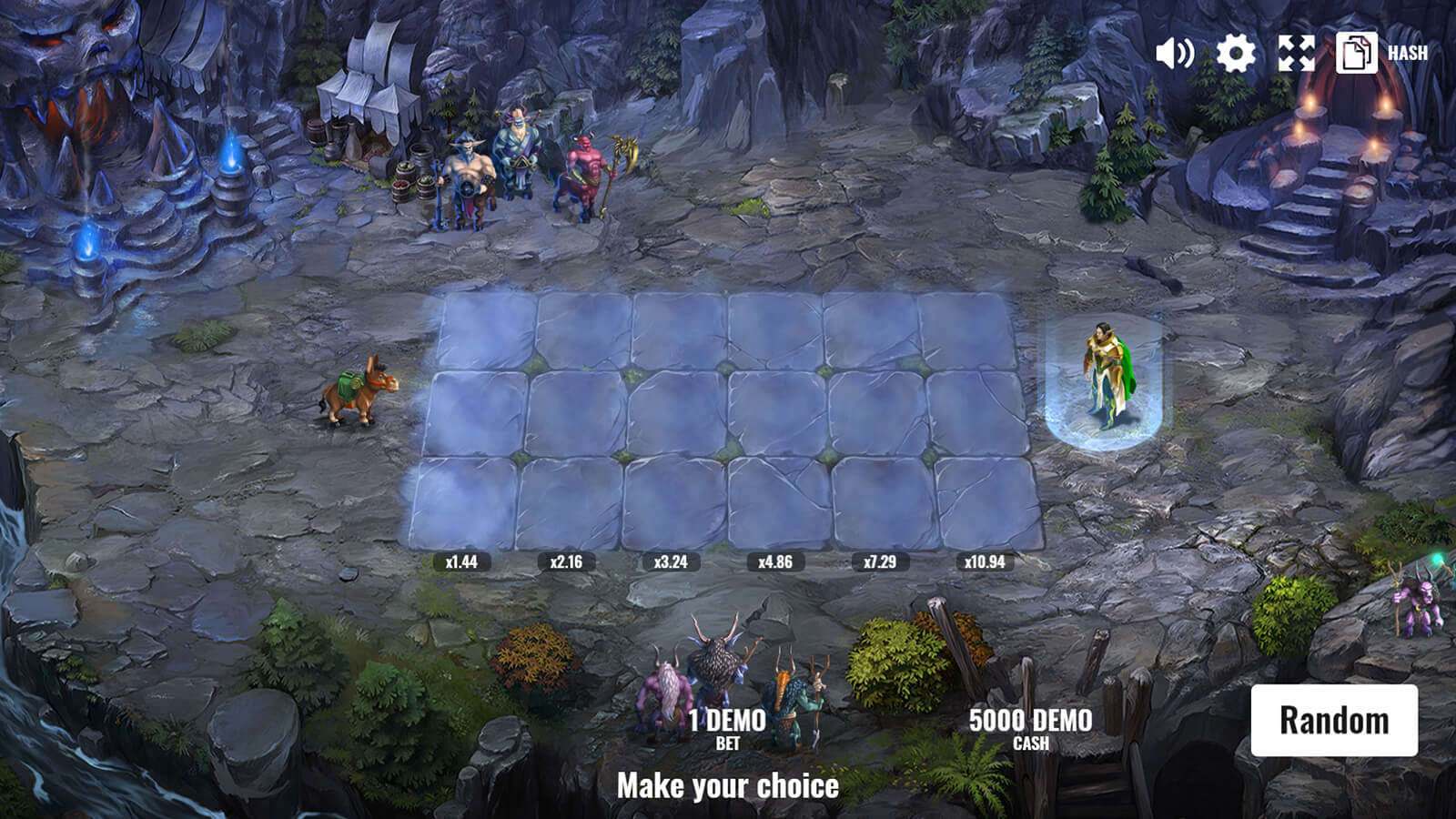Pick a Random tile with the white button
Image resolution: width=1456 pixels, height=819 pixels.
[1334, 720]
